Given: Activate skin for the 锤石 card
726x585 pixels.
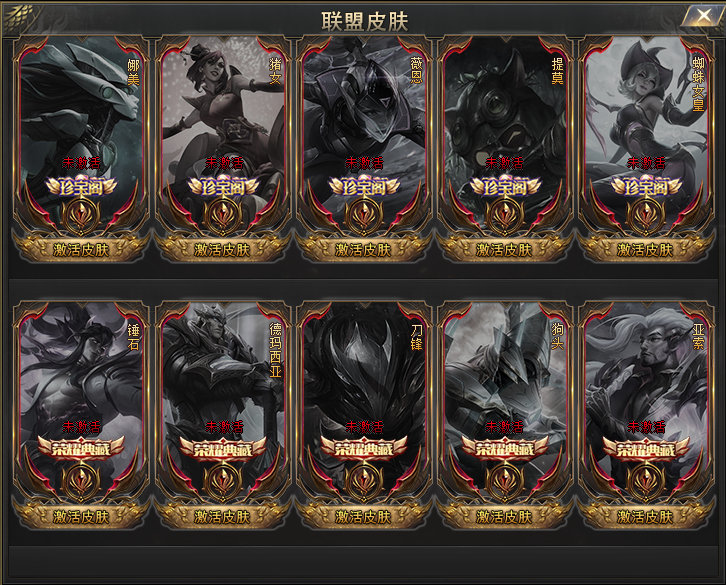Looking at the screenshot, I should click(x=81, y=517).
